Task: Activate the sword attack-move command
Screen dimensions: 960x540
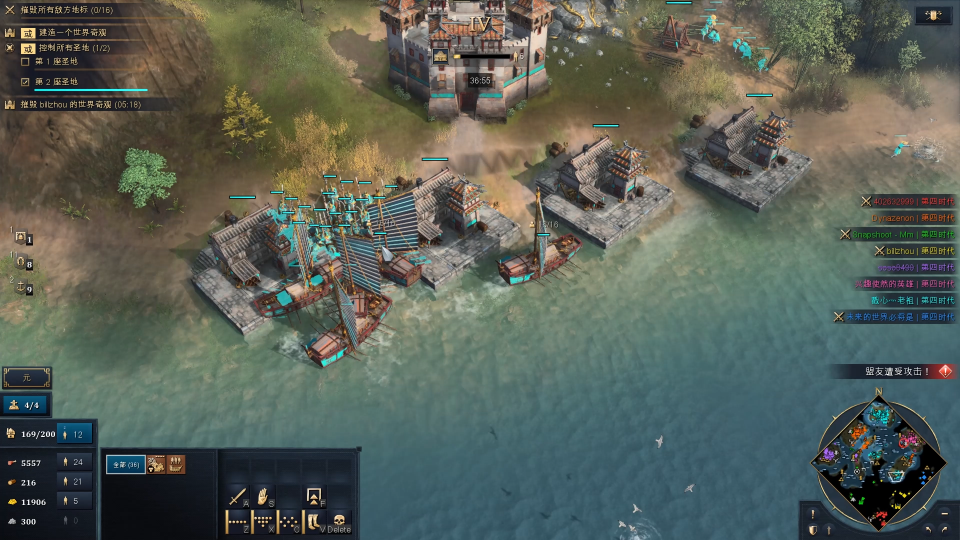Action: click(x=237, y=496)
